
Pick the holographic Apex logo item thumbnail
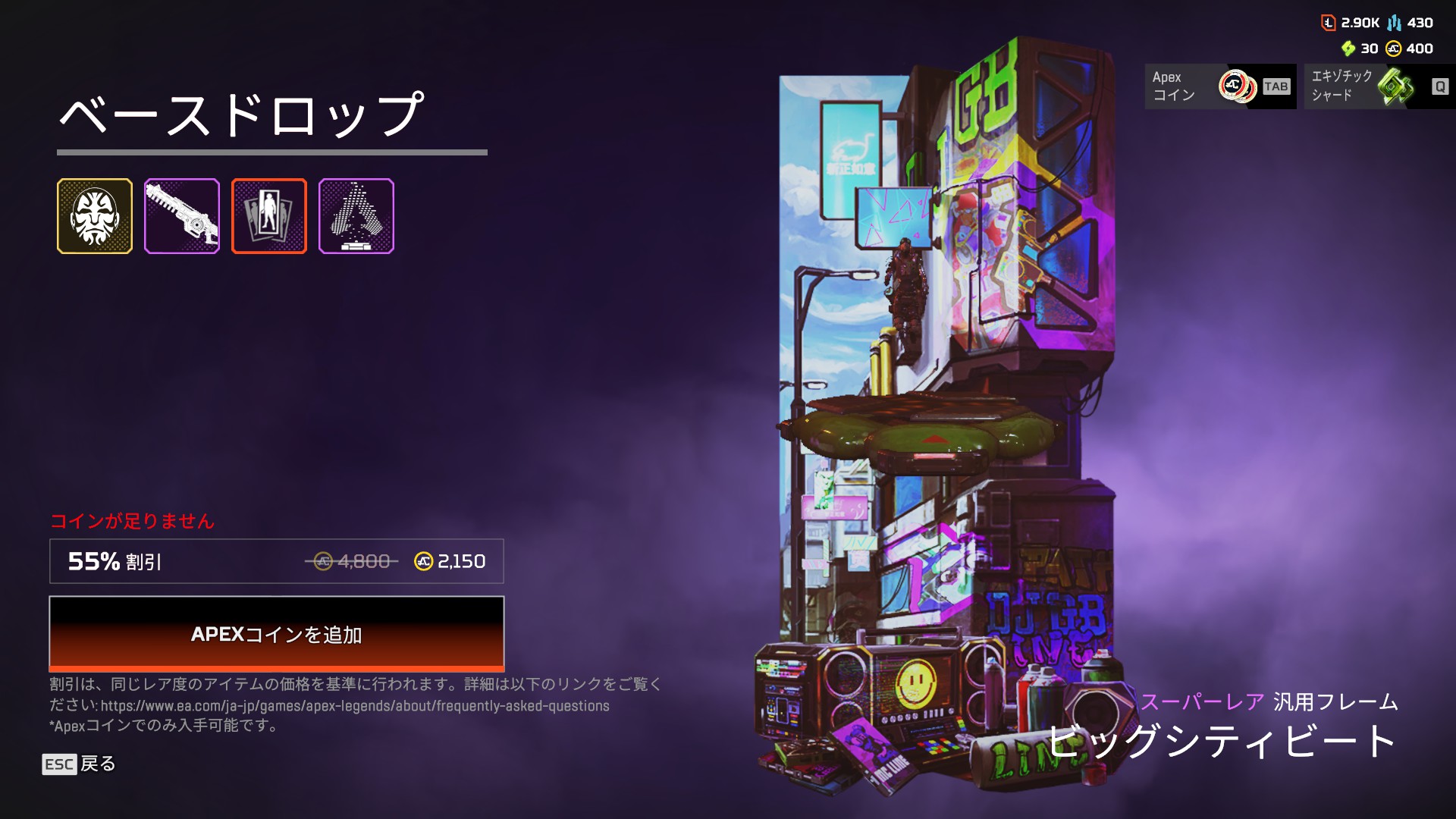click(x=356, y=216)
